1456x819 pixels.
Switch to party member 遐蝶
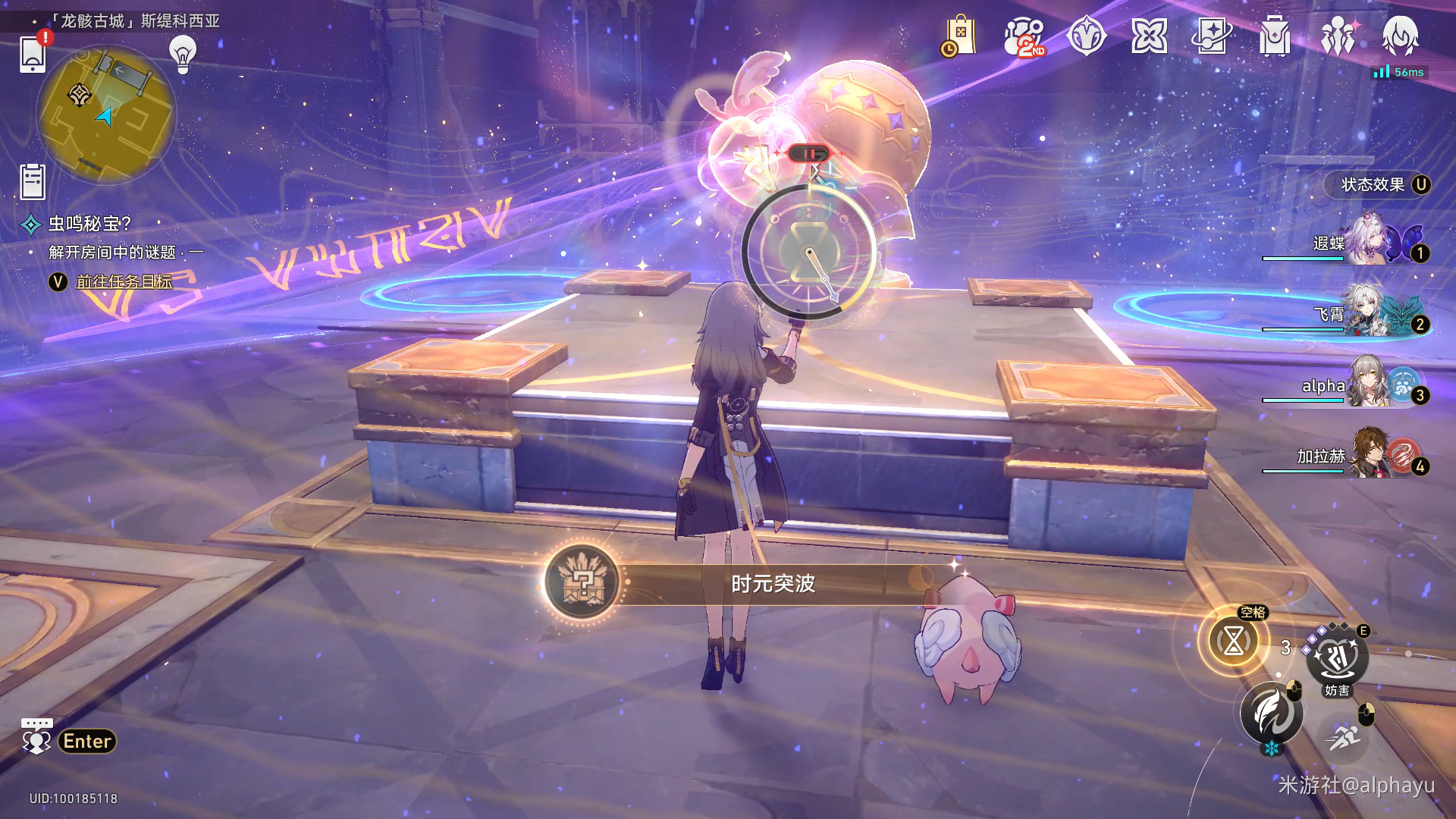point(1365,241)
